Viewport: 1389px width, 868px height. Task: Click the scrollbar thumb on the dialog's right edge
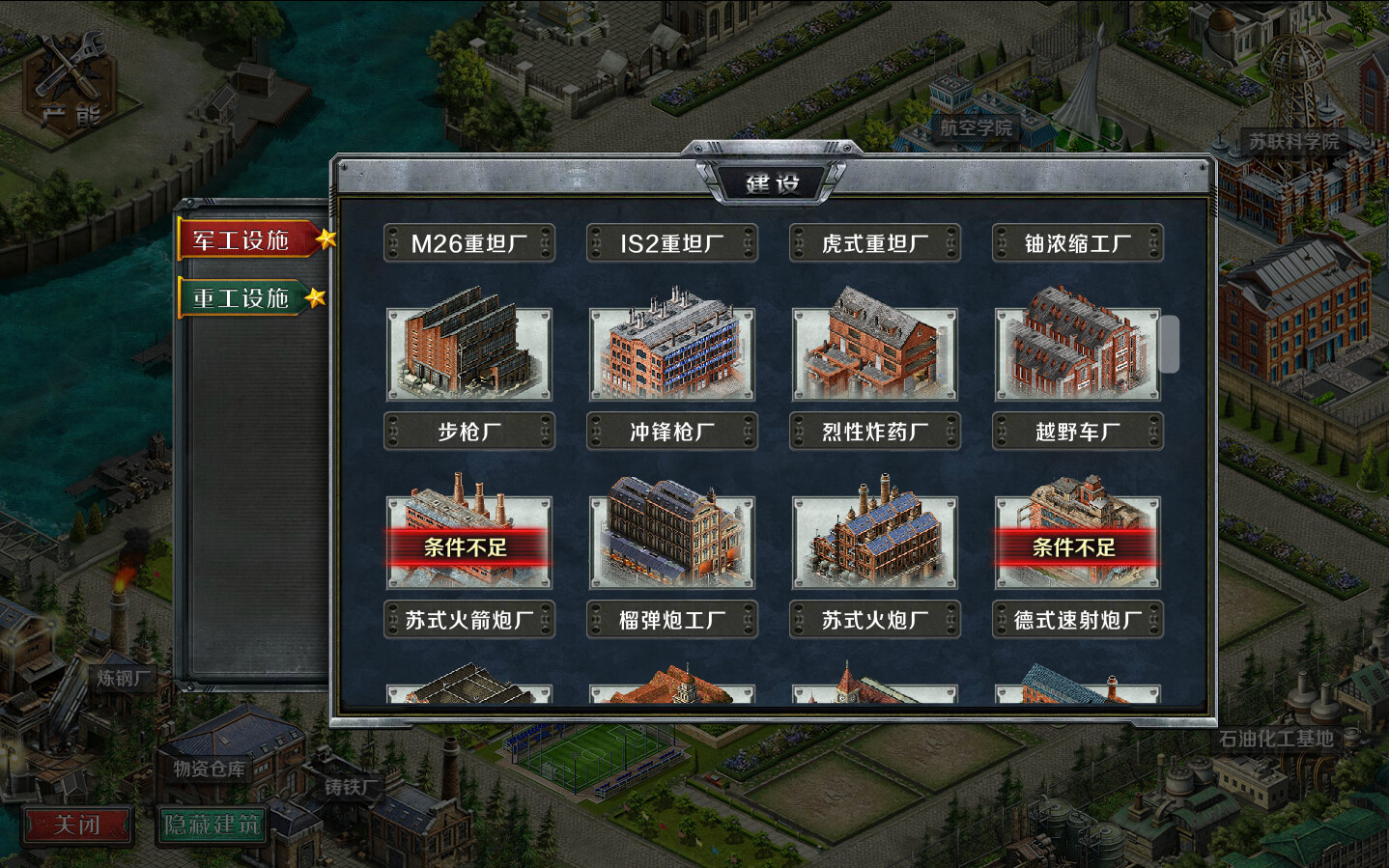point(1169,346)
